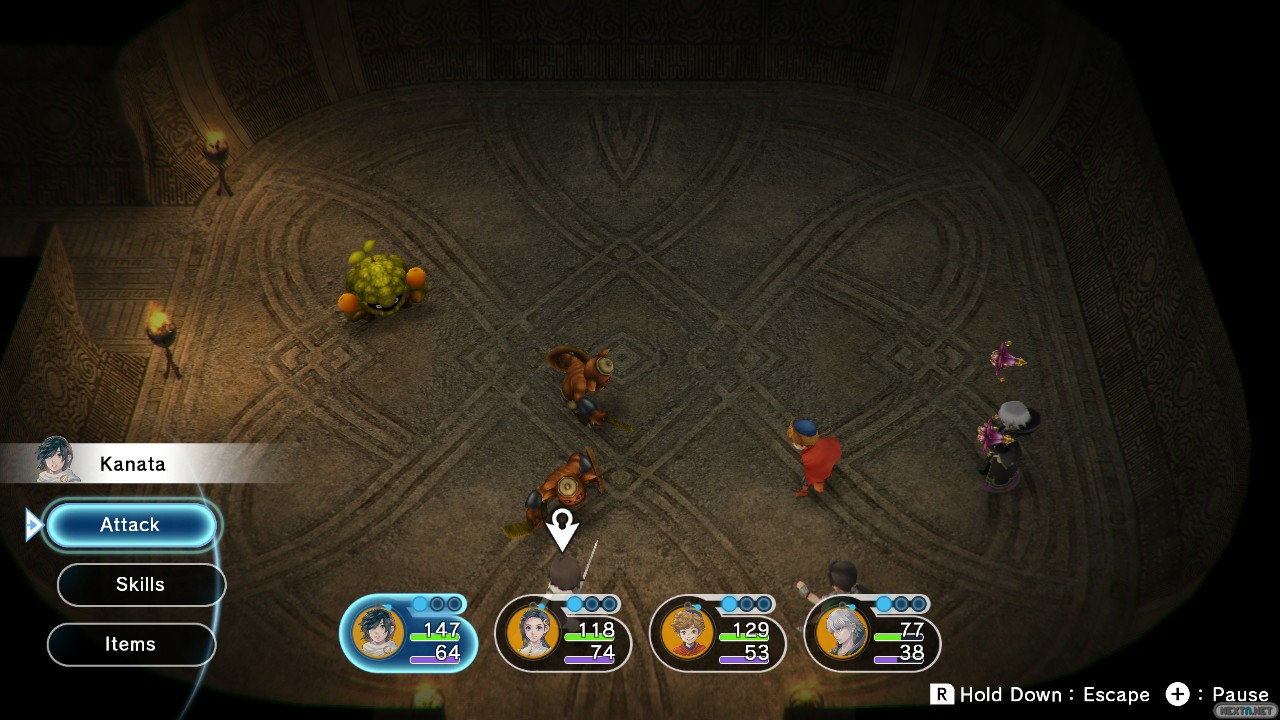Click the white target marker above the enemy

coord(562,528)
